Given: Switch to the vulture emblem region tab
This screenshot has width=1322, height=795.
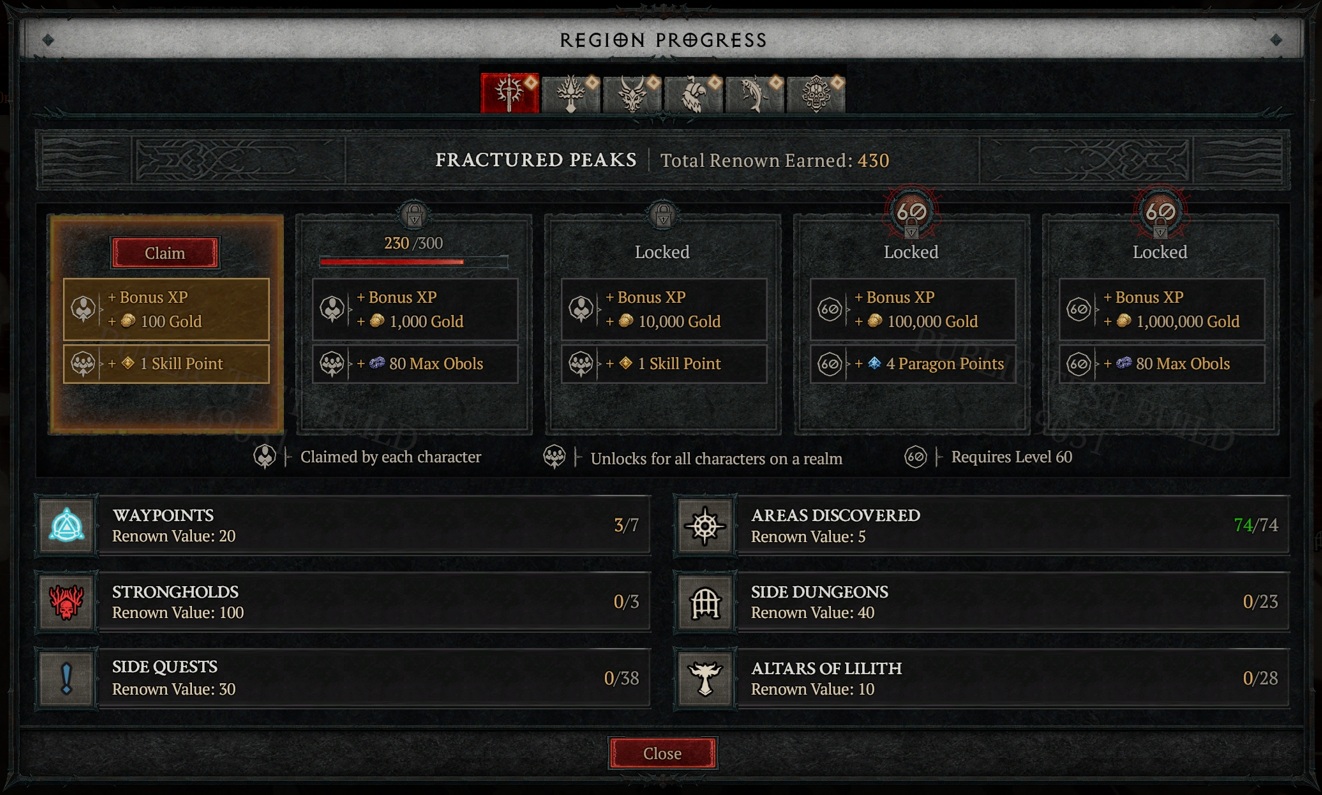Looking at the screenshot, I should [693, 93].
